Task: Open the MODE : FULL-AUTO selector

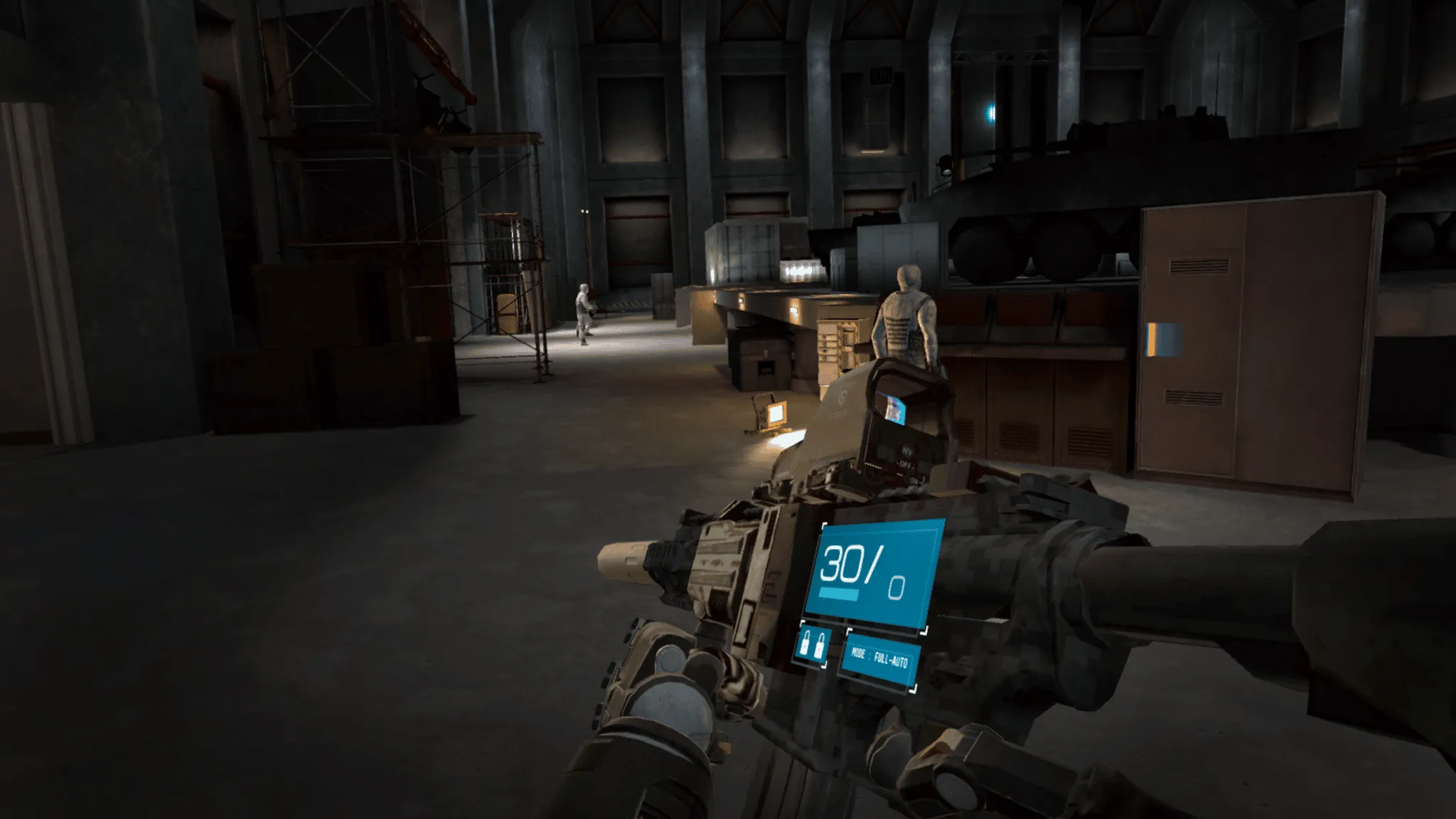Action: tap(882, 658)
